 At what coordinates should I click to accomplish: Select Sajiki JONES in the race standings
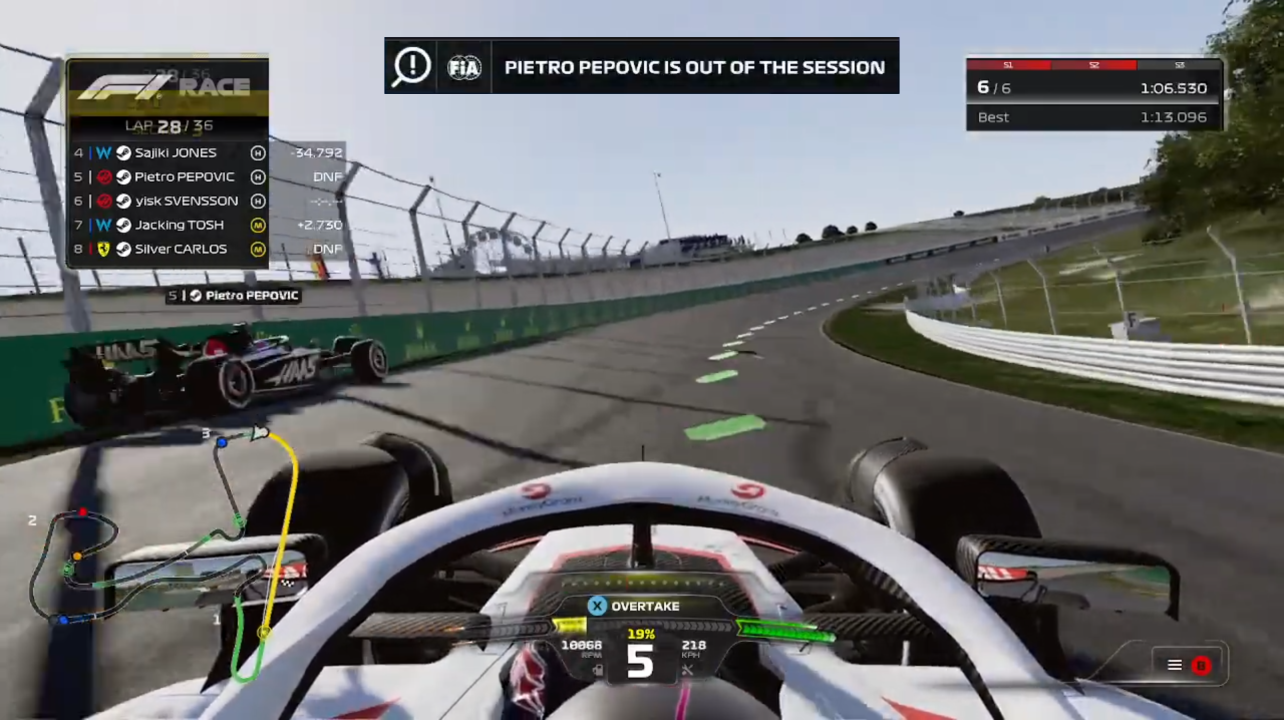coord(176,153)
